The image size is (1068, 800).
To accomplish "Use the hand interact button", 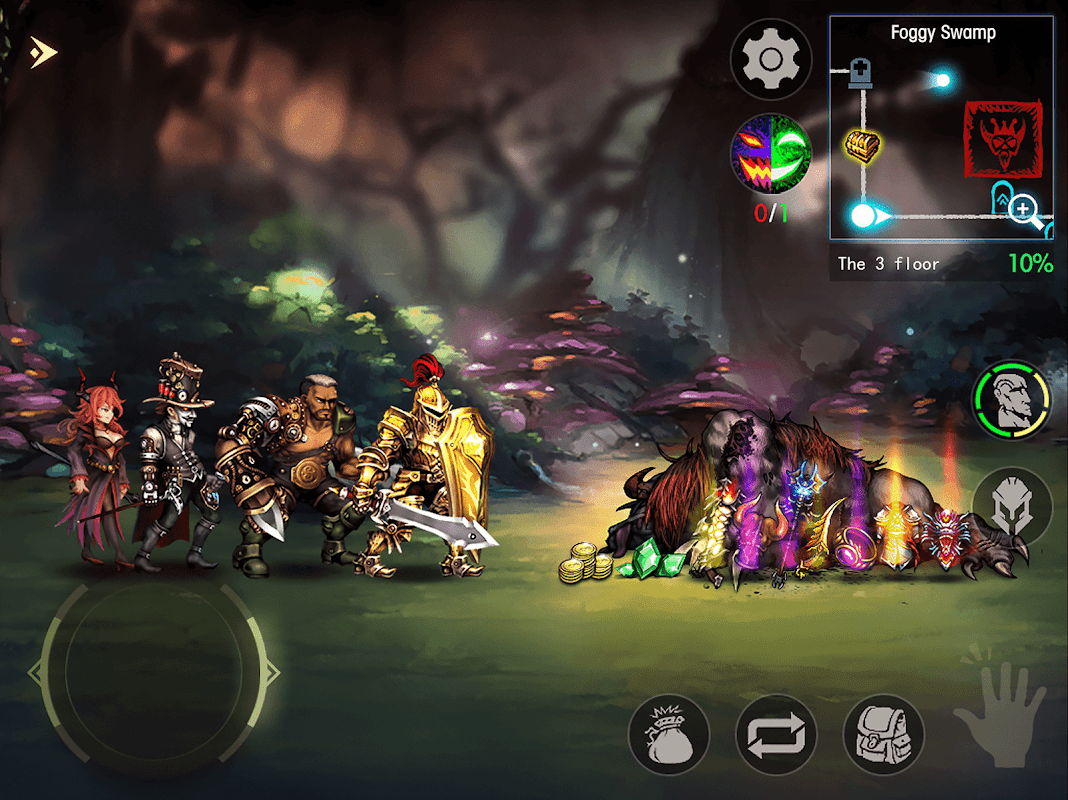I will tap(999, 704).
